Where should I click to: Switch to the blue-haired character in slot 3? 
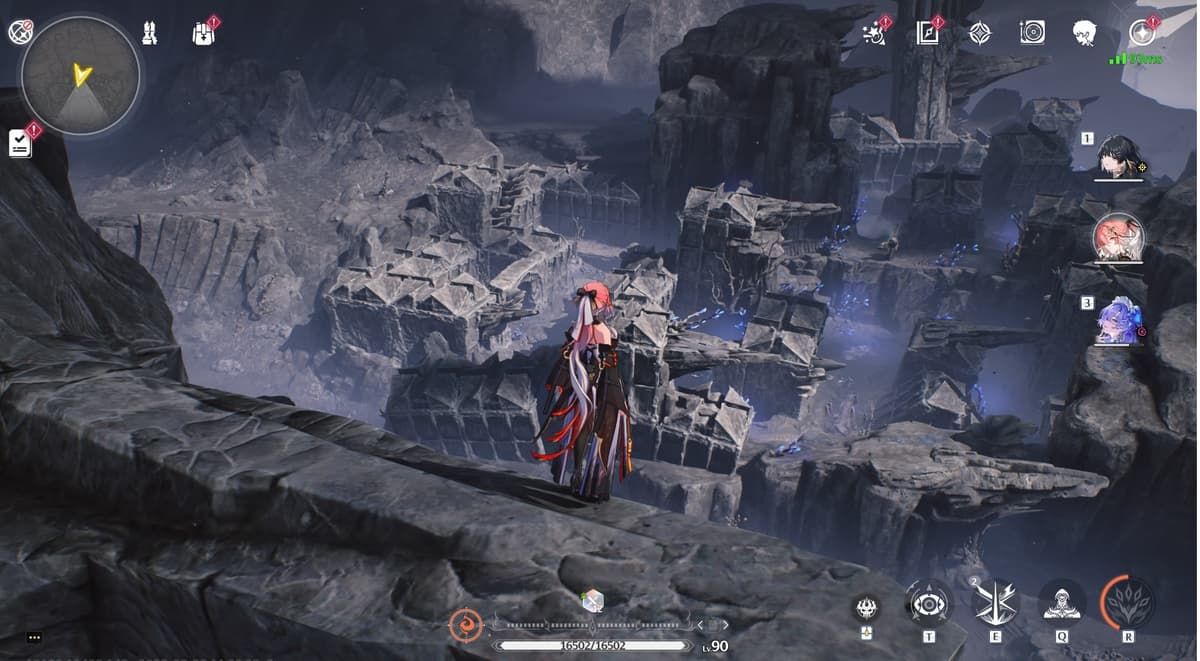point(1118,321)
